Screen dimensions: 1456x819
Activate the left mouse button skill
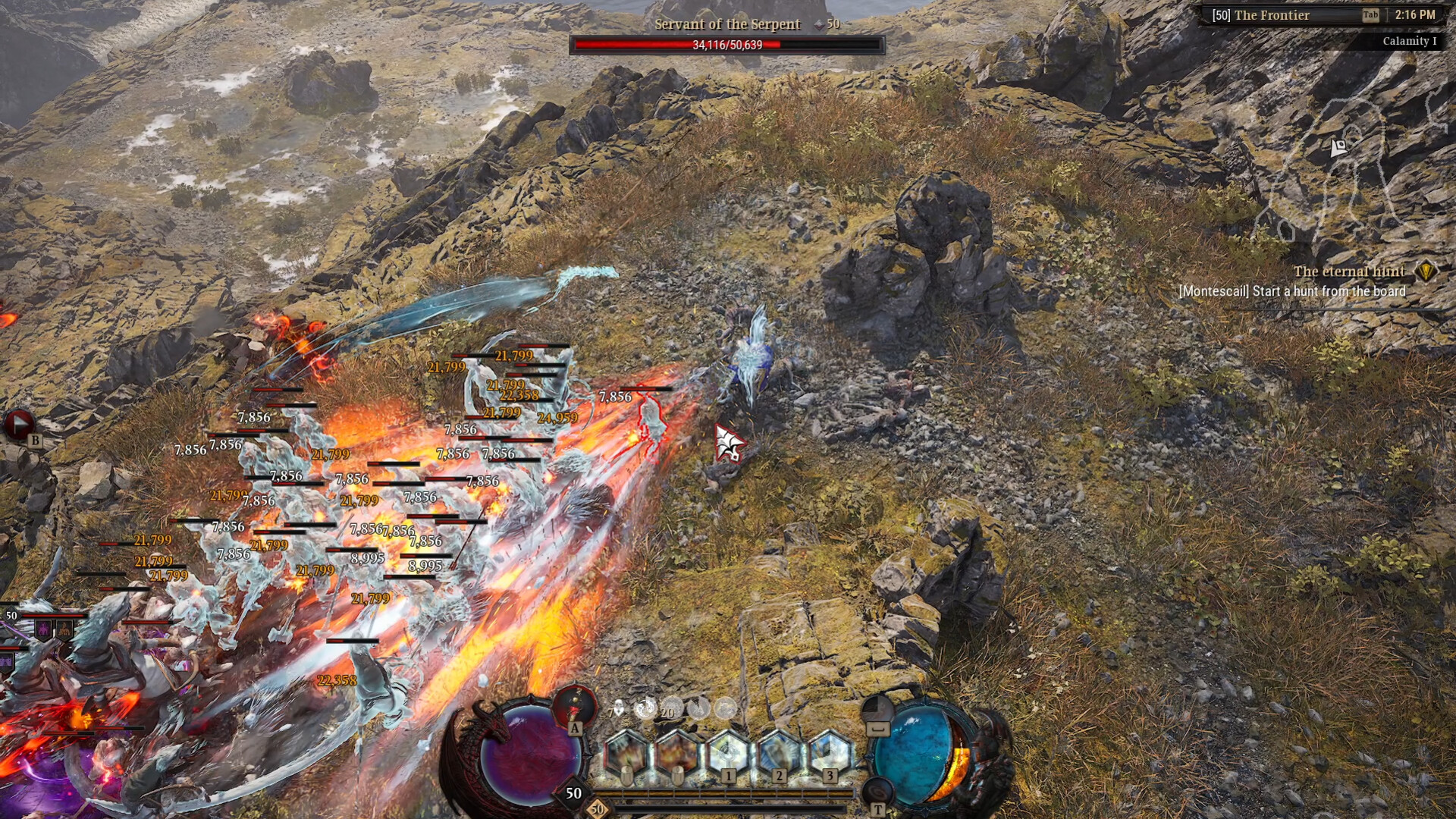626,754
